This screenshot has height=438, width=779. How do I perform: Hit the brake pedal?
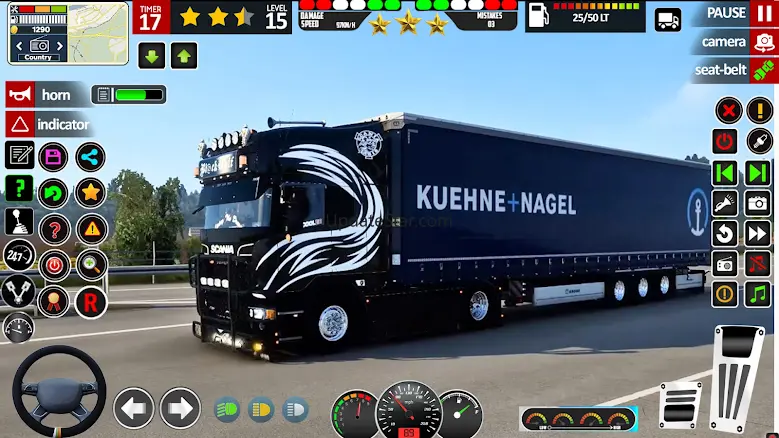click(681, 405)
